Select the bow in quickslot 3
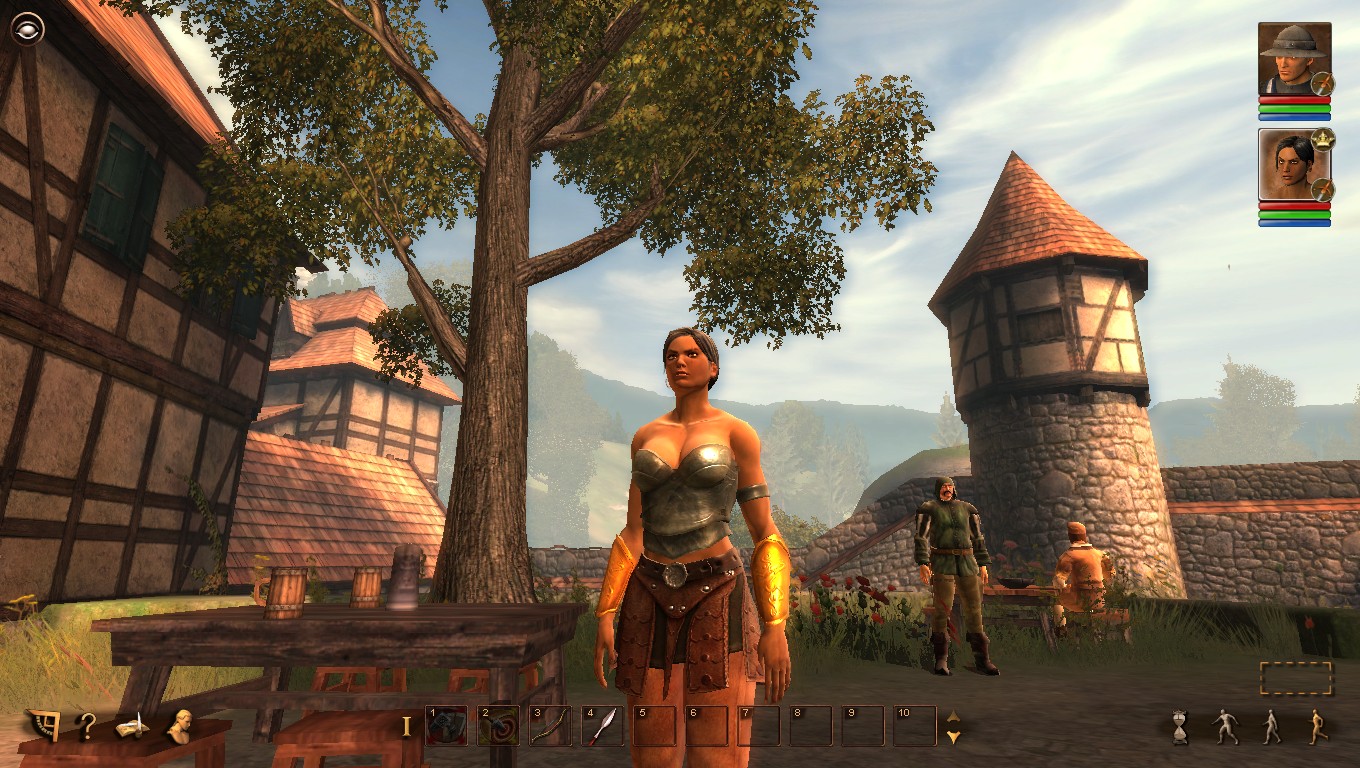Image resolution: width=1360 pixels, height=768 pixels. (550, 726)
